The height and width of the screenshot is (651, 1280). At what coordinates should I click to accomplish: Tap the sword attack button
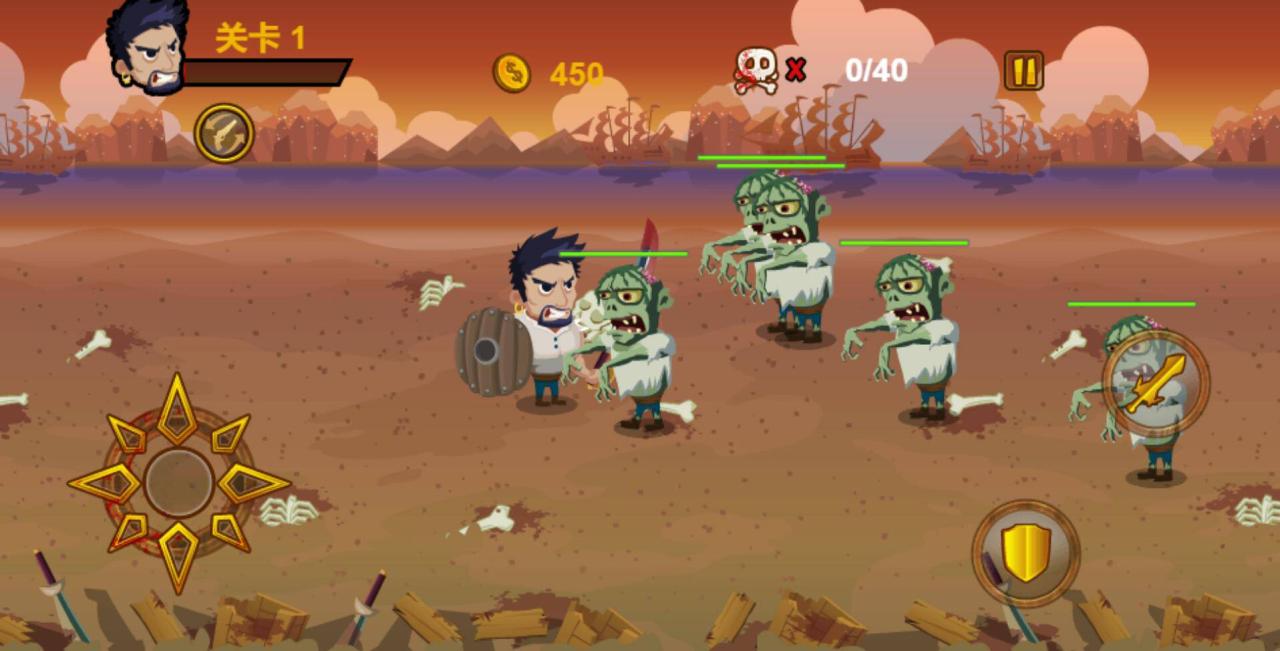(1156, 383)
